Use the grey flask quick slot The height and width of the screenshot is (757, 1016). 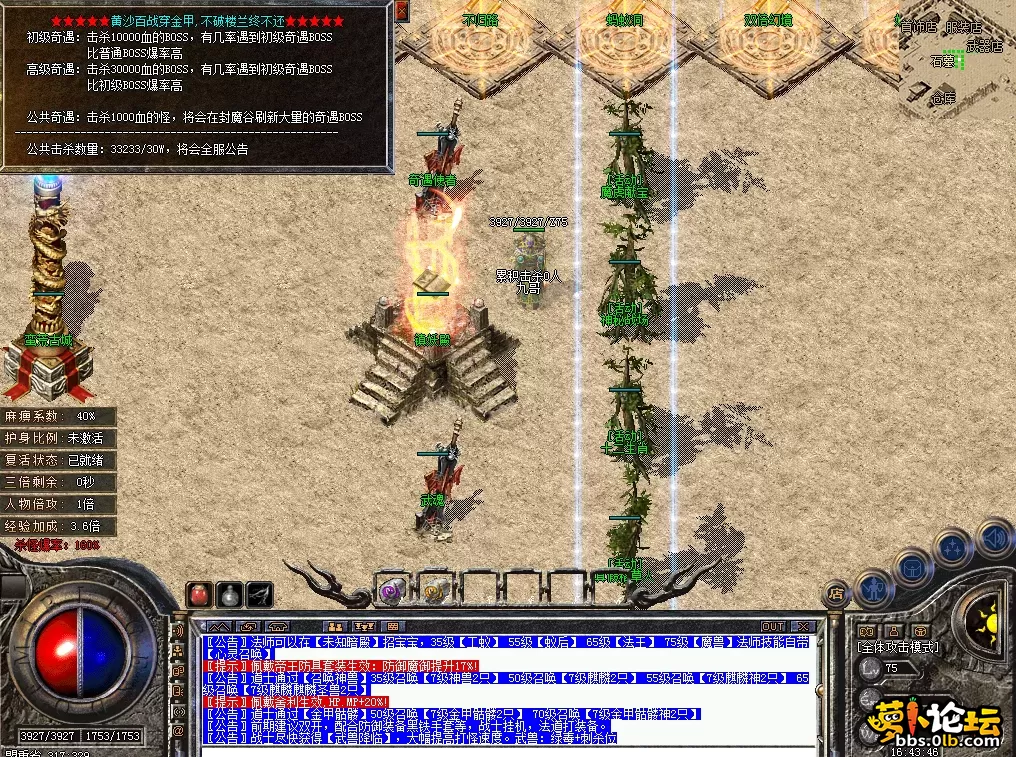230,594
